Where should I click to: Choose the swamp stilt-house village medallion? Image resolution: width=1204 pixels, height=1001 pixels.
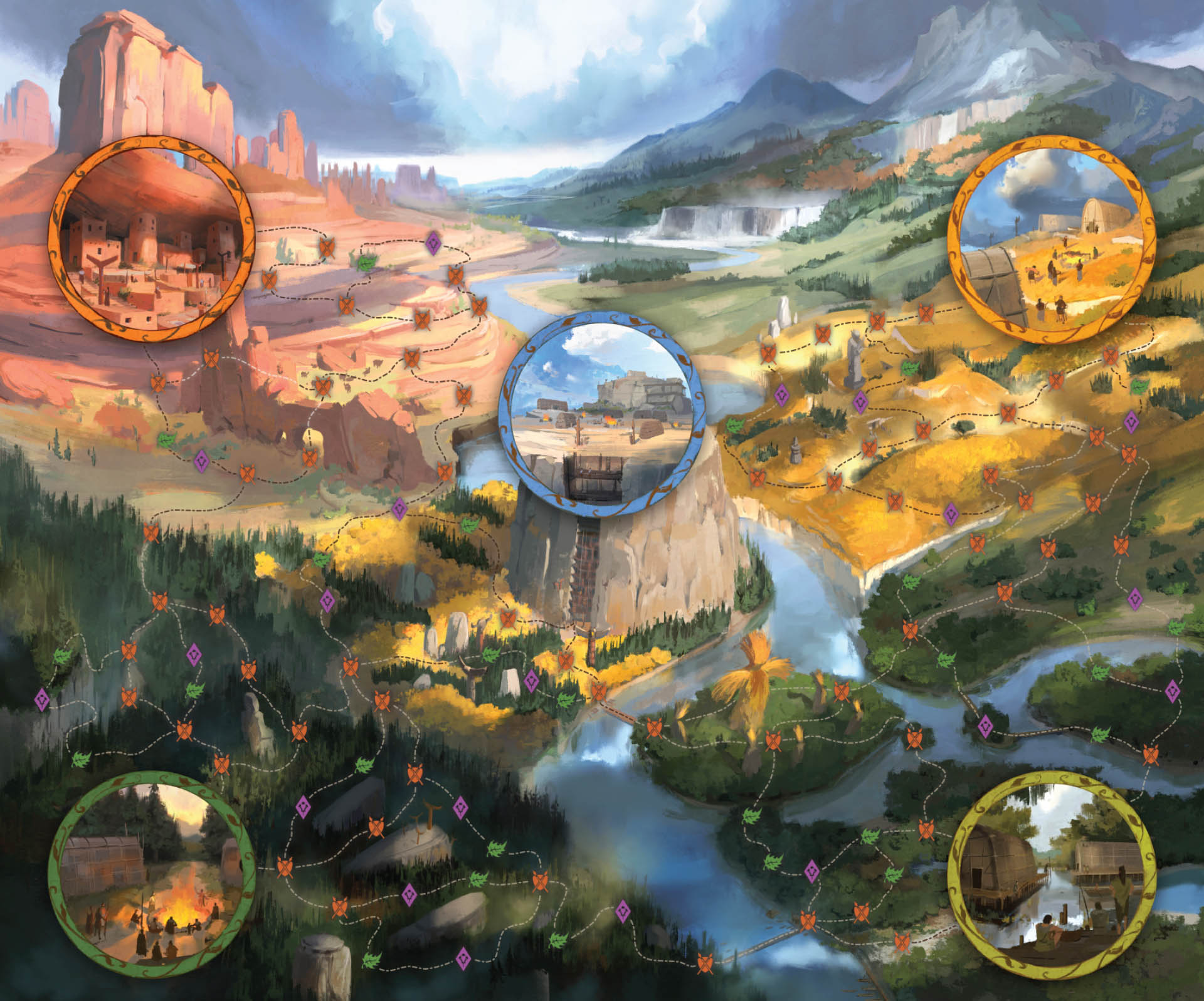pos(1053,874)
